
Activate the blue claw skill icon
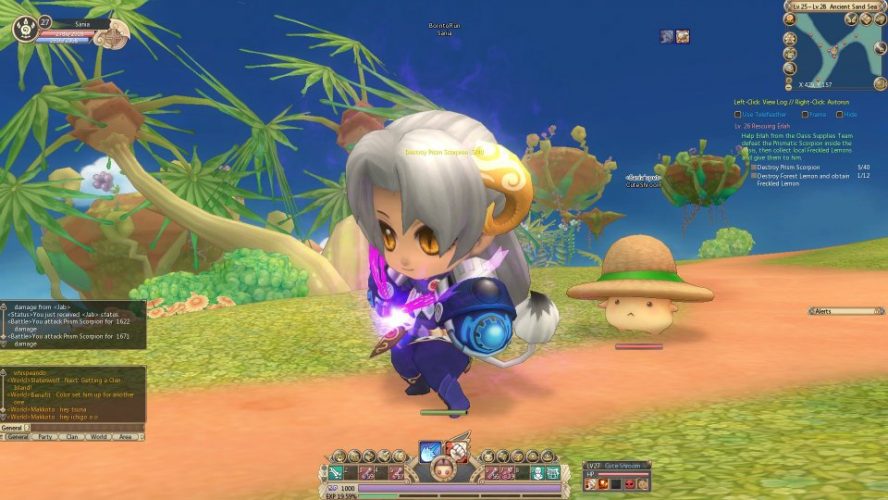tap(431, 451)
